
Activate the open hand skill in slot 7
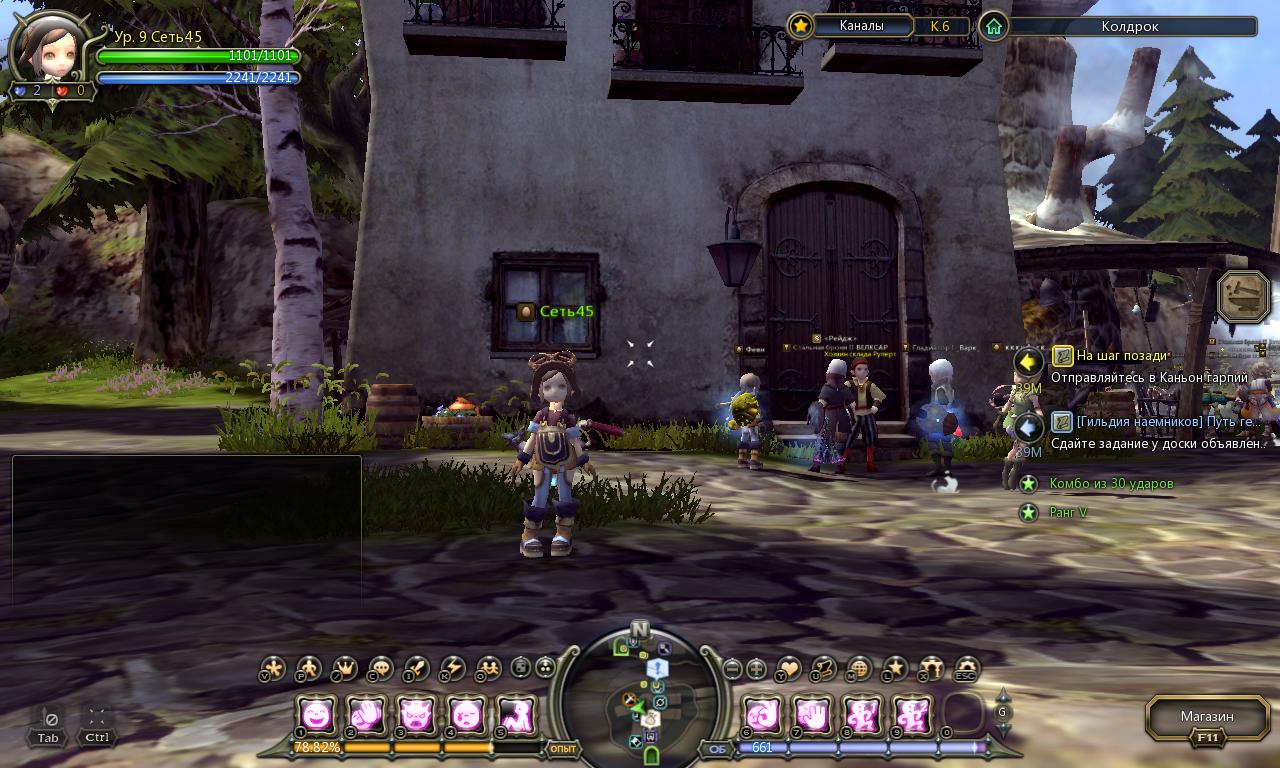pyautogui.click(x=811, y=715)
